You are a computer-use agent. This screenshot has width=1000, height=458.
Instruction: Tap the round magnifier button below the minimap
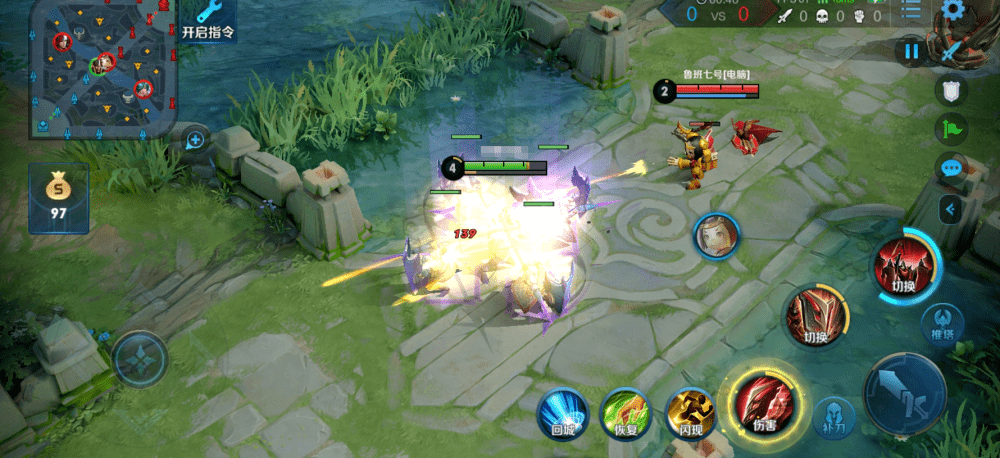(x=195, y=140)
